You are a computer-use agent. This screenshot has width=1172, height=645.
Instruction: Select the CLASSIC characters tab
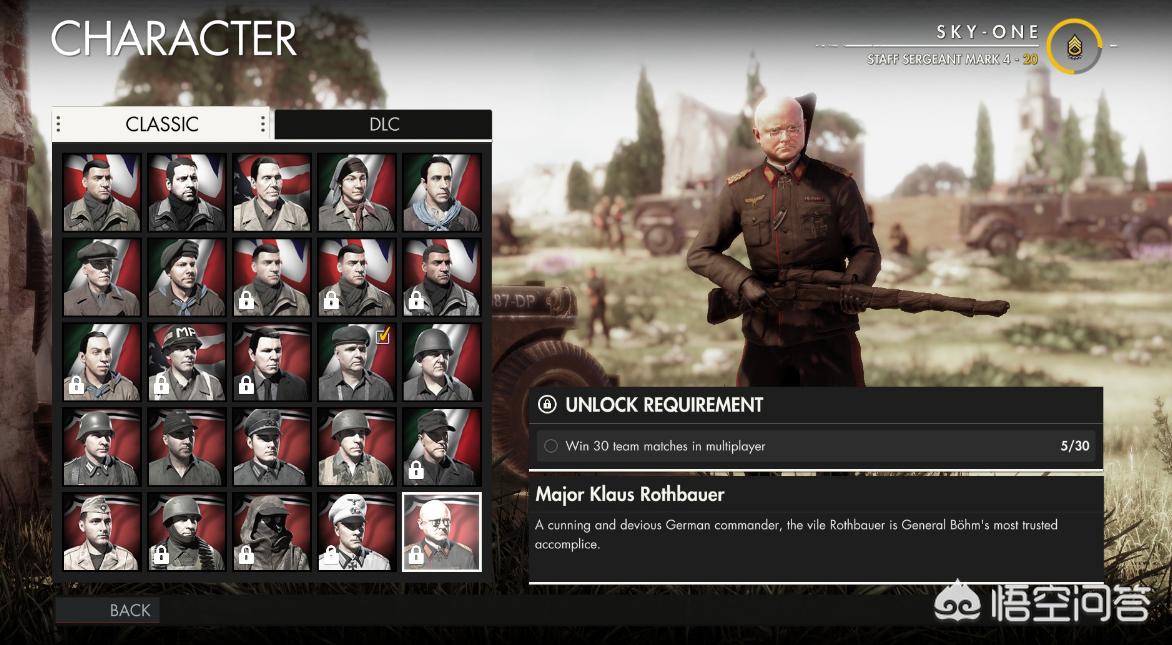[162, 124]
